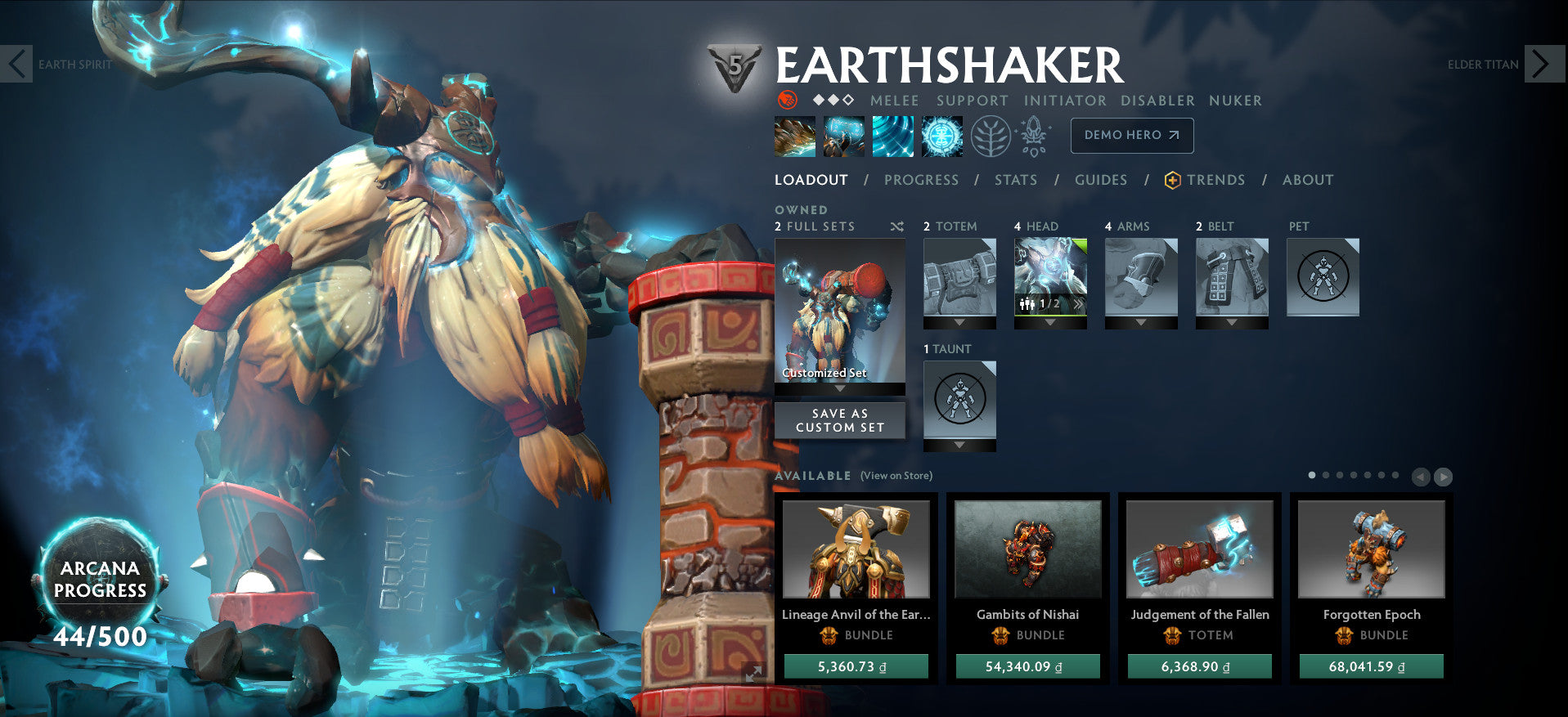
Task: Click the empty Pet slot placeholder
Action: pos(1322,276)
